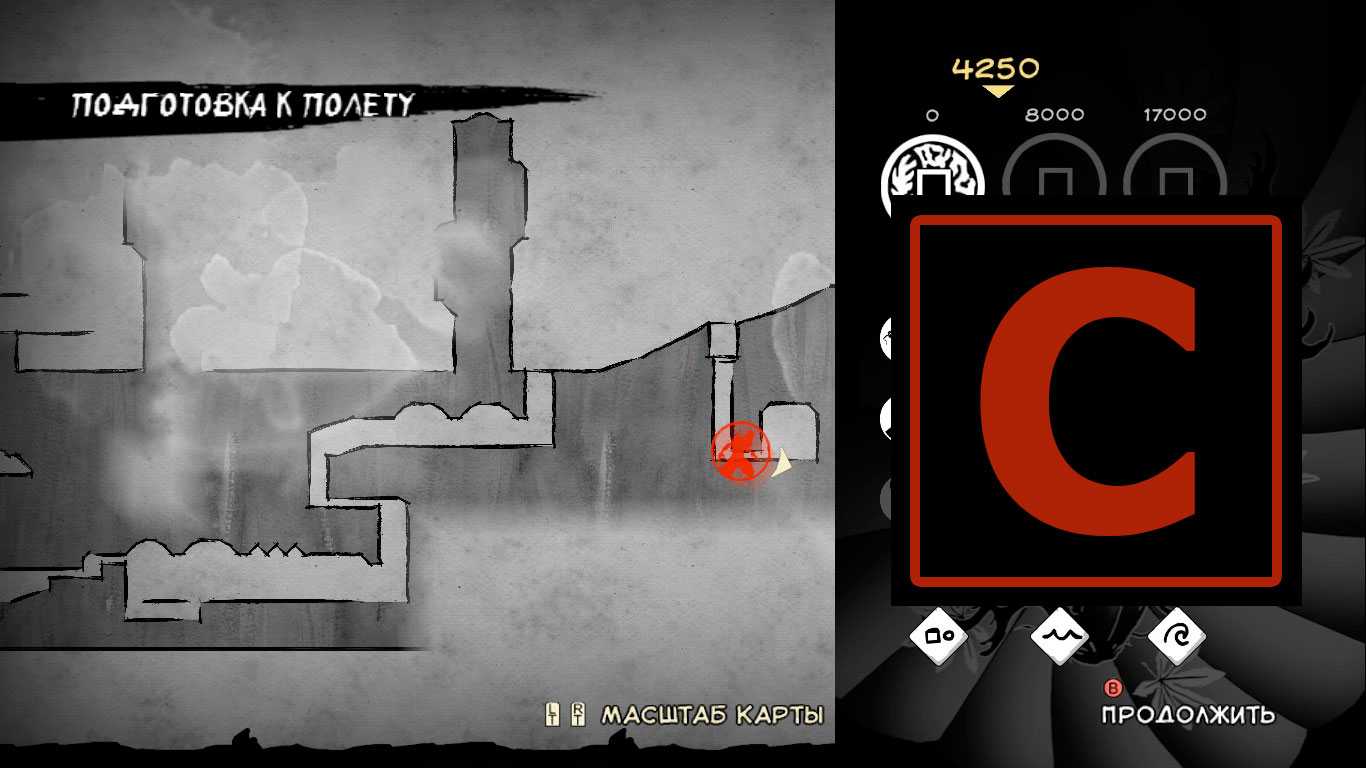
Task: Select the red ninja marker on the map
Action: click(741, 452)
